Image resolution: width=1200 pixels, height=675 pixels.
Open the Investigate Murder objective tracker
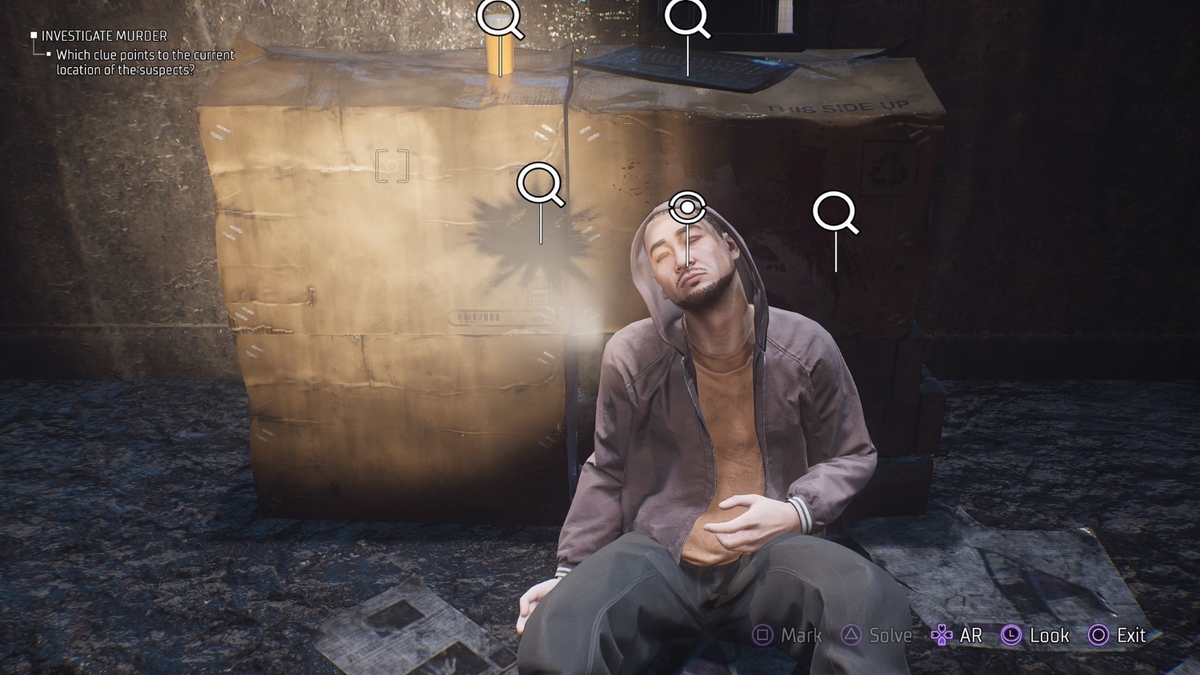point(105,36)
